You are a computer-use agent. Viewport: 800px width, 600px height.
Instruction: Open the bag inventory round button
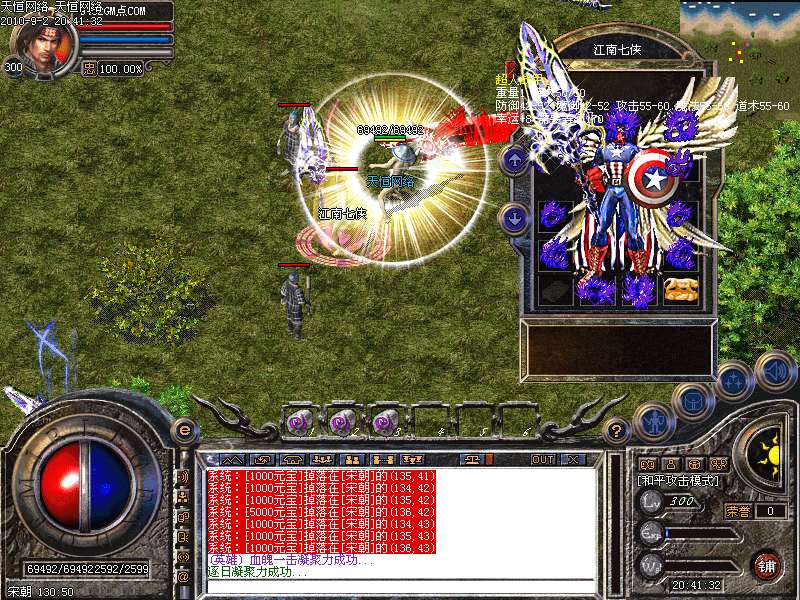[693, 401]
